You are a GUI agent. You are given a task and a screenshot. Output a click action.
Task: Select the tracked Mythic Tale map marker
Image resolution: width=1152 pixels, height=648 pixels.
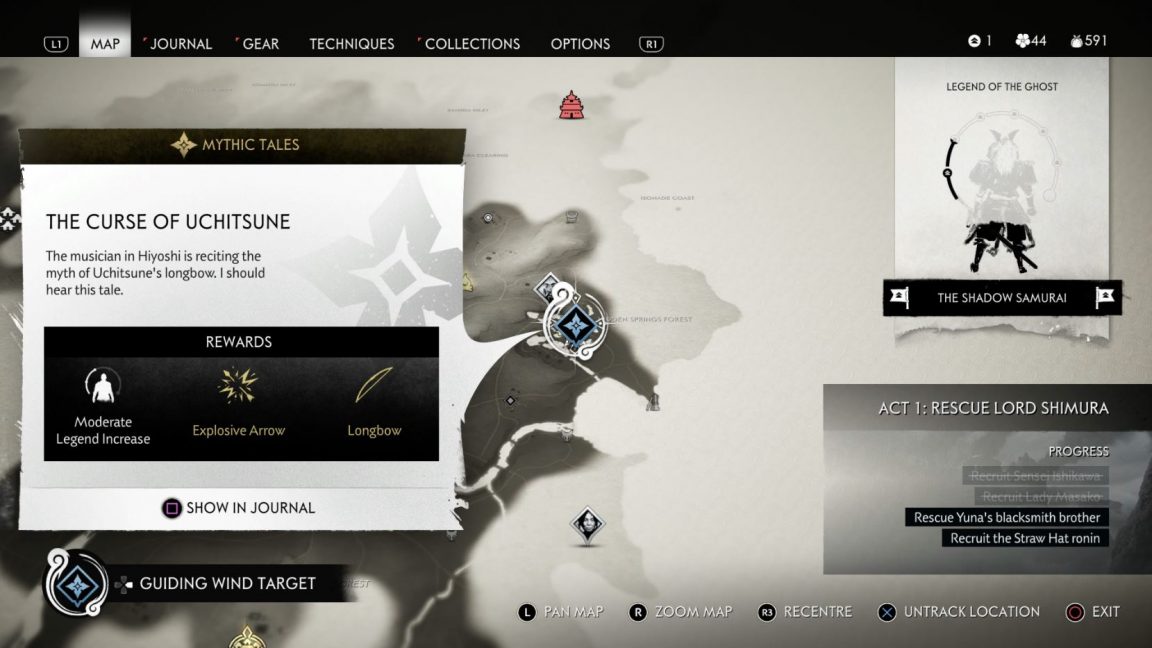tap(575, 324)
